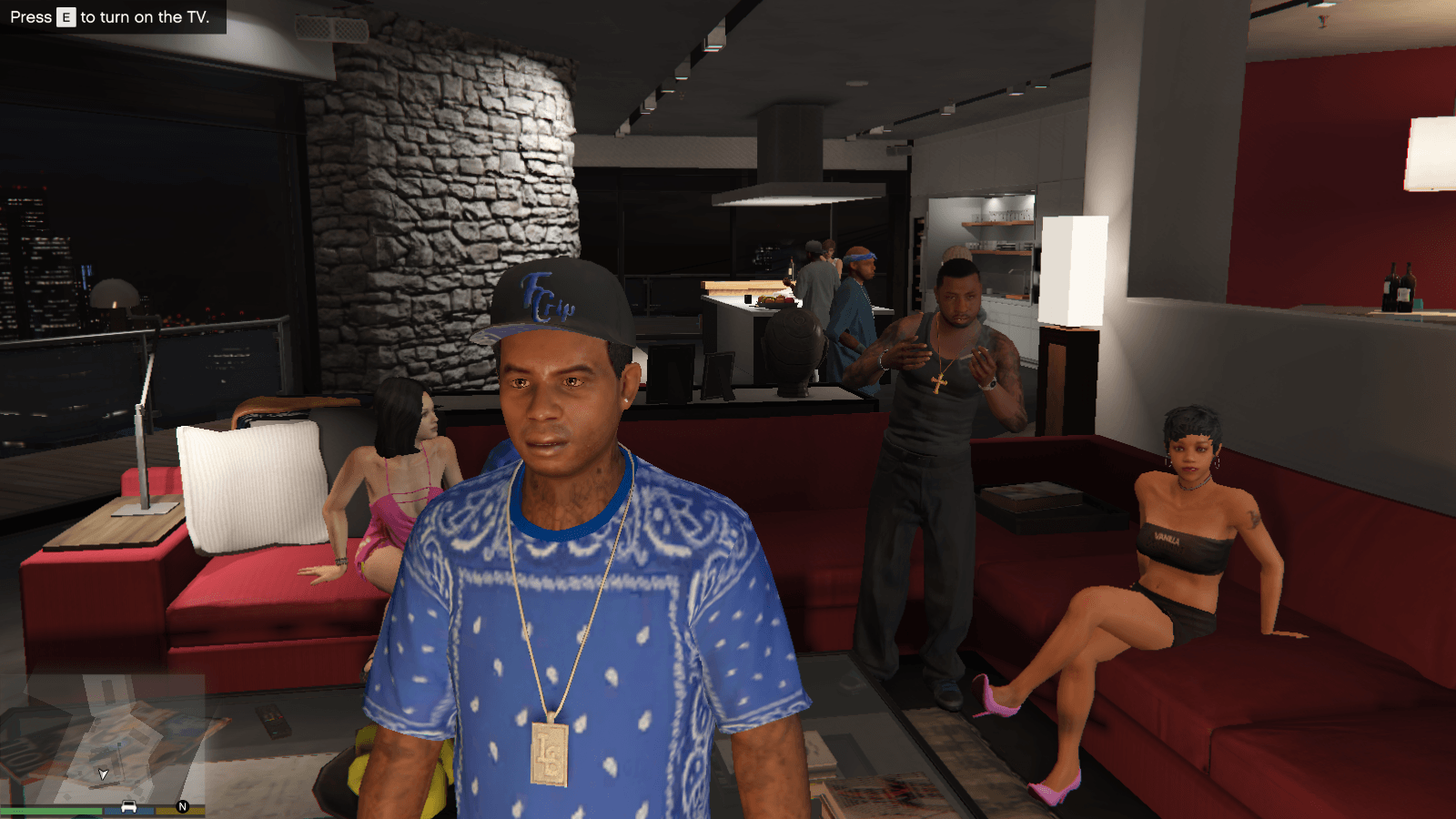Select the North compass marker on the minimap
The height and width of the screenshot is (819, 1456).
(x=182, y=806)
